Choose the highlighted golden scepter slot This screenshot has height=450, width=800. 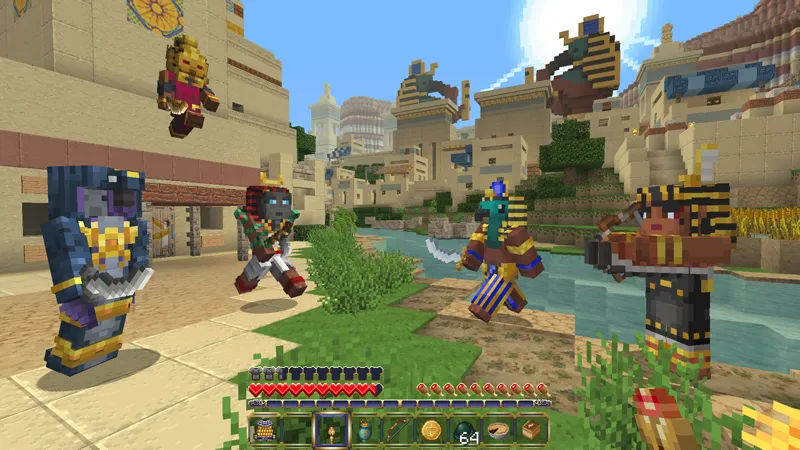click(x=331, y=430)
